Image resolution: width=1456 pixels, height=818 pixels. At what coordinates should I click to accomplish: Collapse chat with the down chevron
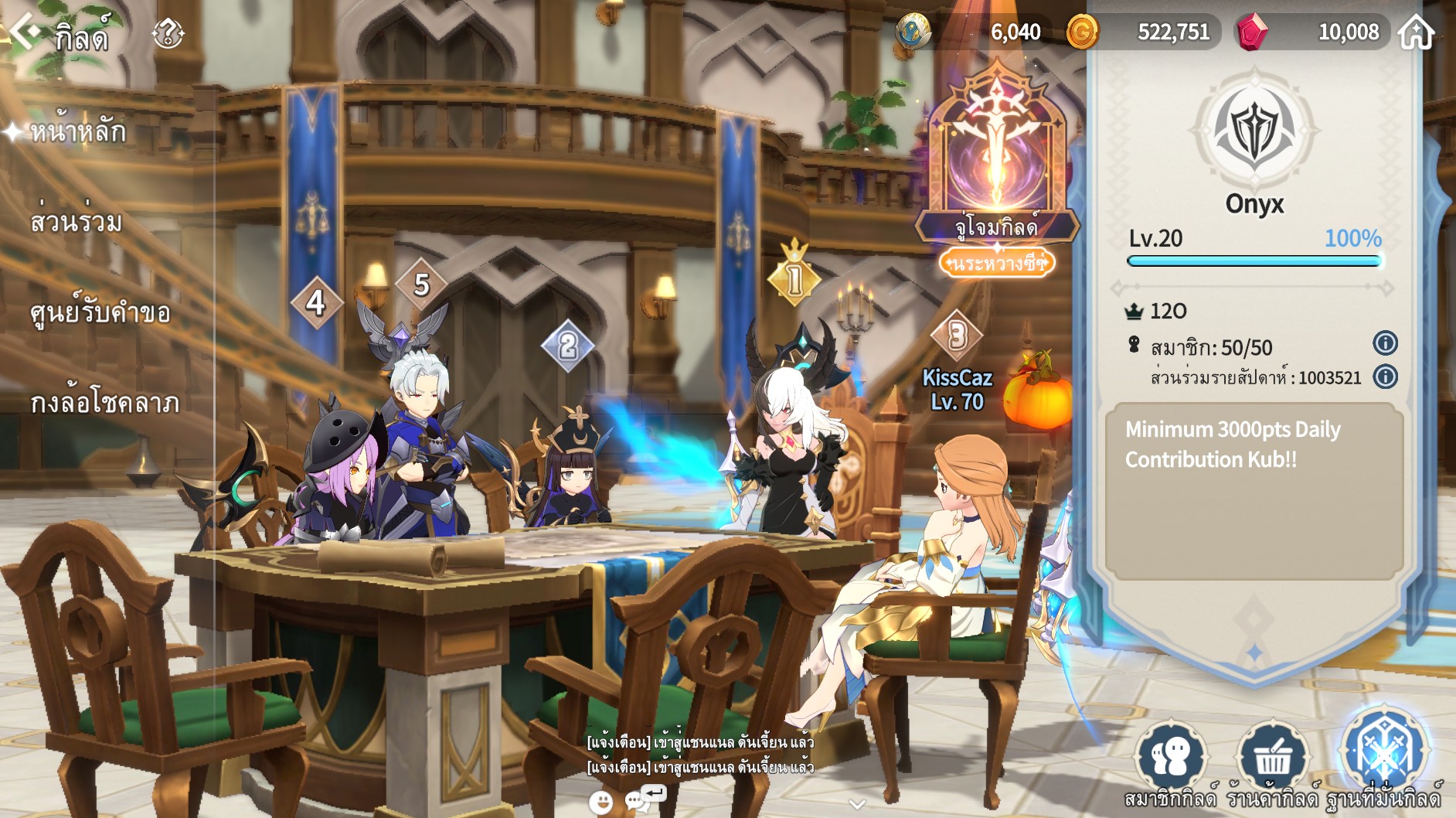click(856, 804)
